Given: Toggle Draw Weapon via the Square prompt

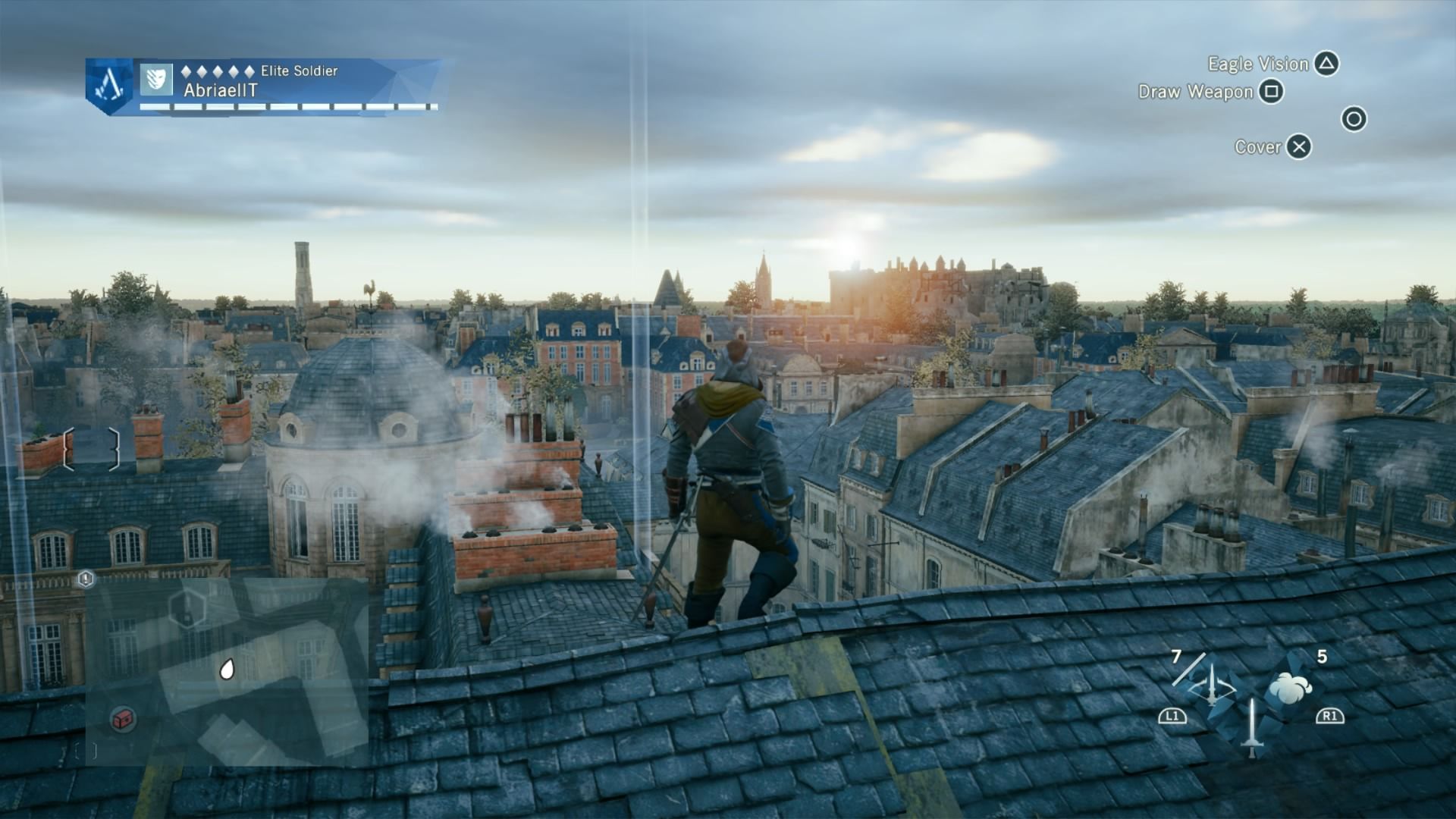Looking at the screenshot, I should [x=1272, y=91].
